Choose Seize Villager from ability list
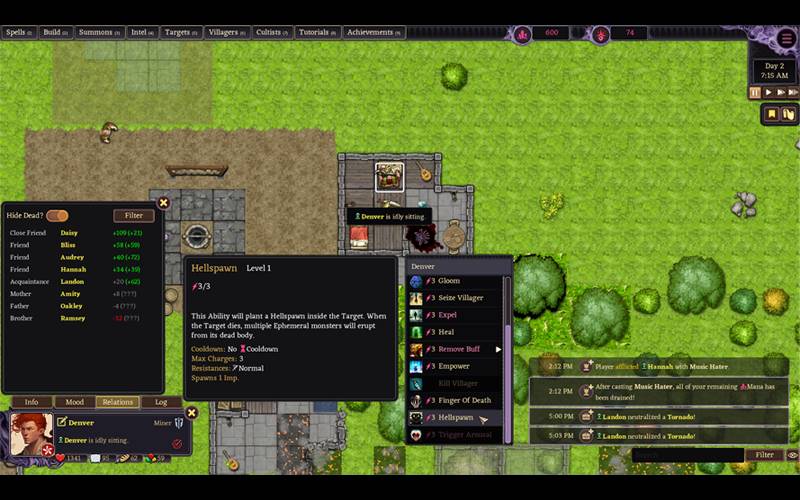 tap(460, 298)
